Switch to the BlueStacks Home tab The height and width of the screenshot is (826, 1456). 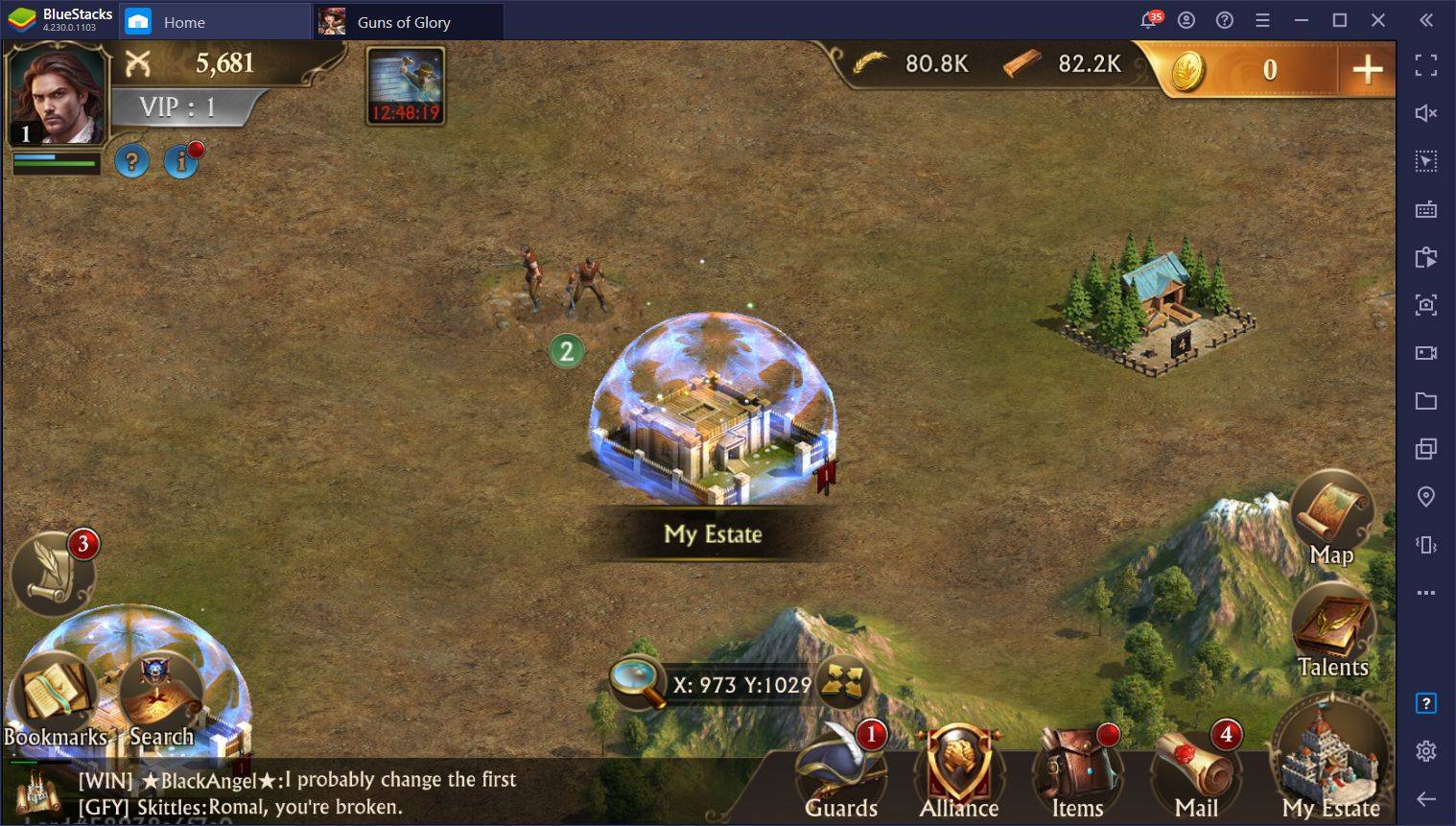183,22
